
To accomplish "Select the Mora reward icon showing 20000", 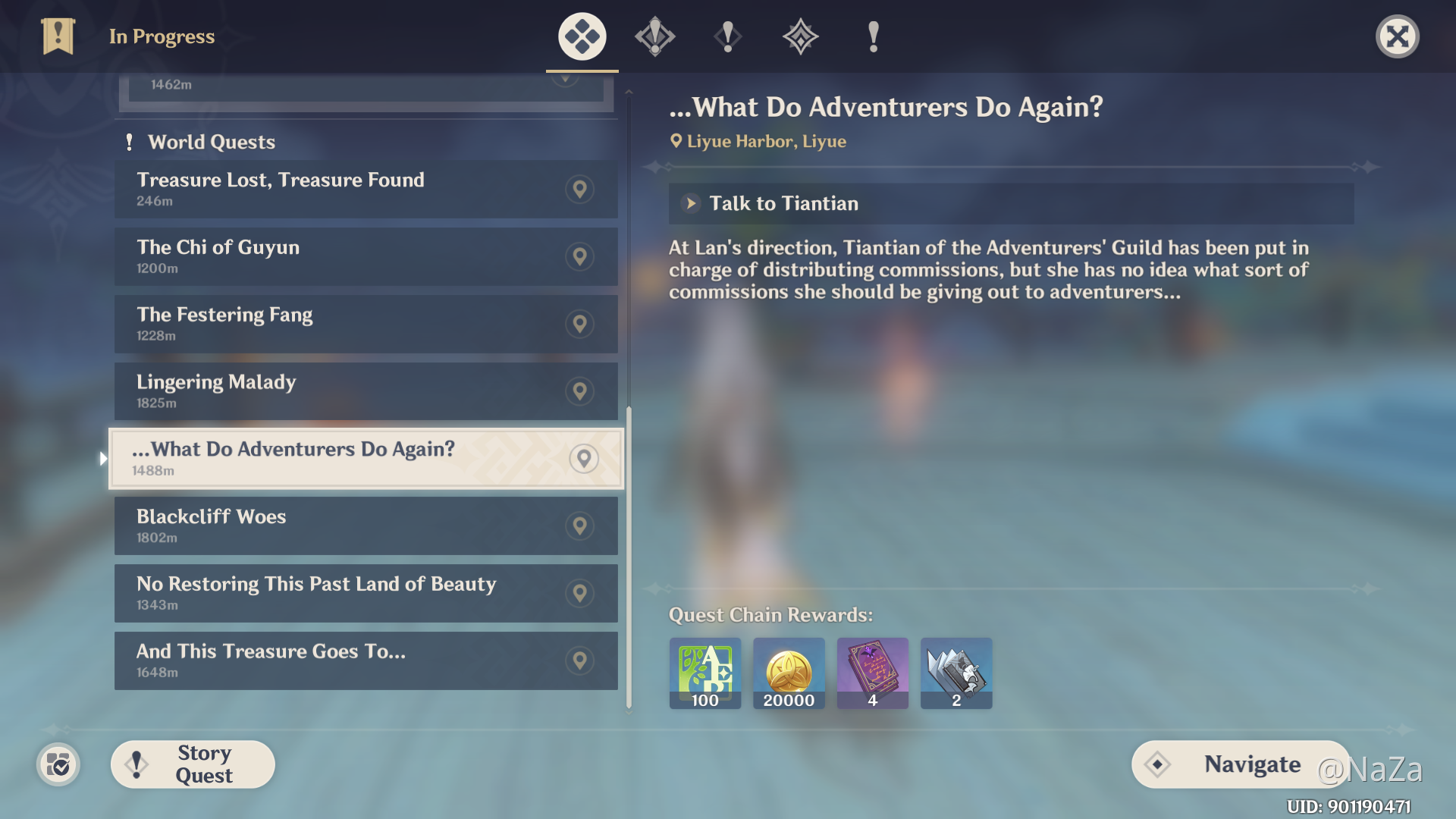I will [x=789, y=673].
